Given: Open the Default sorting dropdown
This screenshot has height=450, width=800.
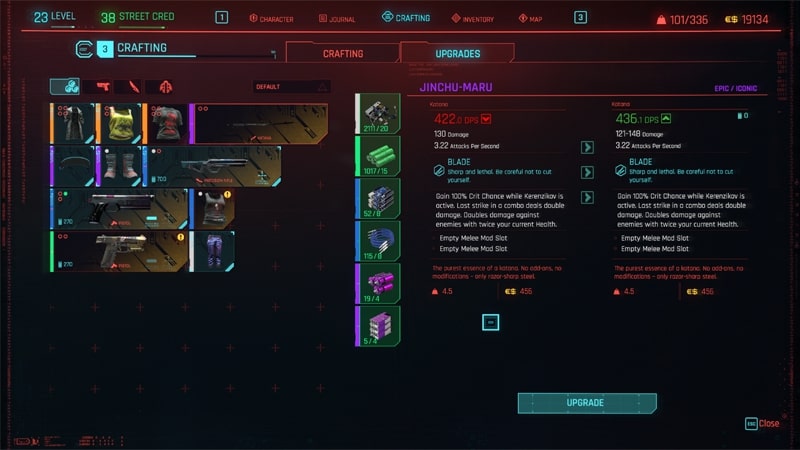Looking at the screenshot, I should (292, 87).
